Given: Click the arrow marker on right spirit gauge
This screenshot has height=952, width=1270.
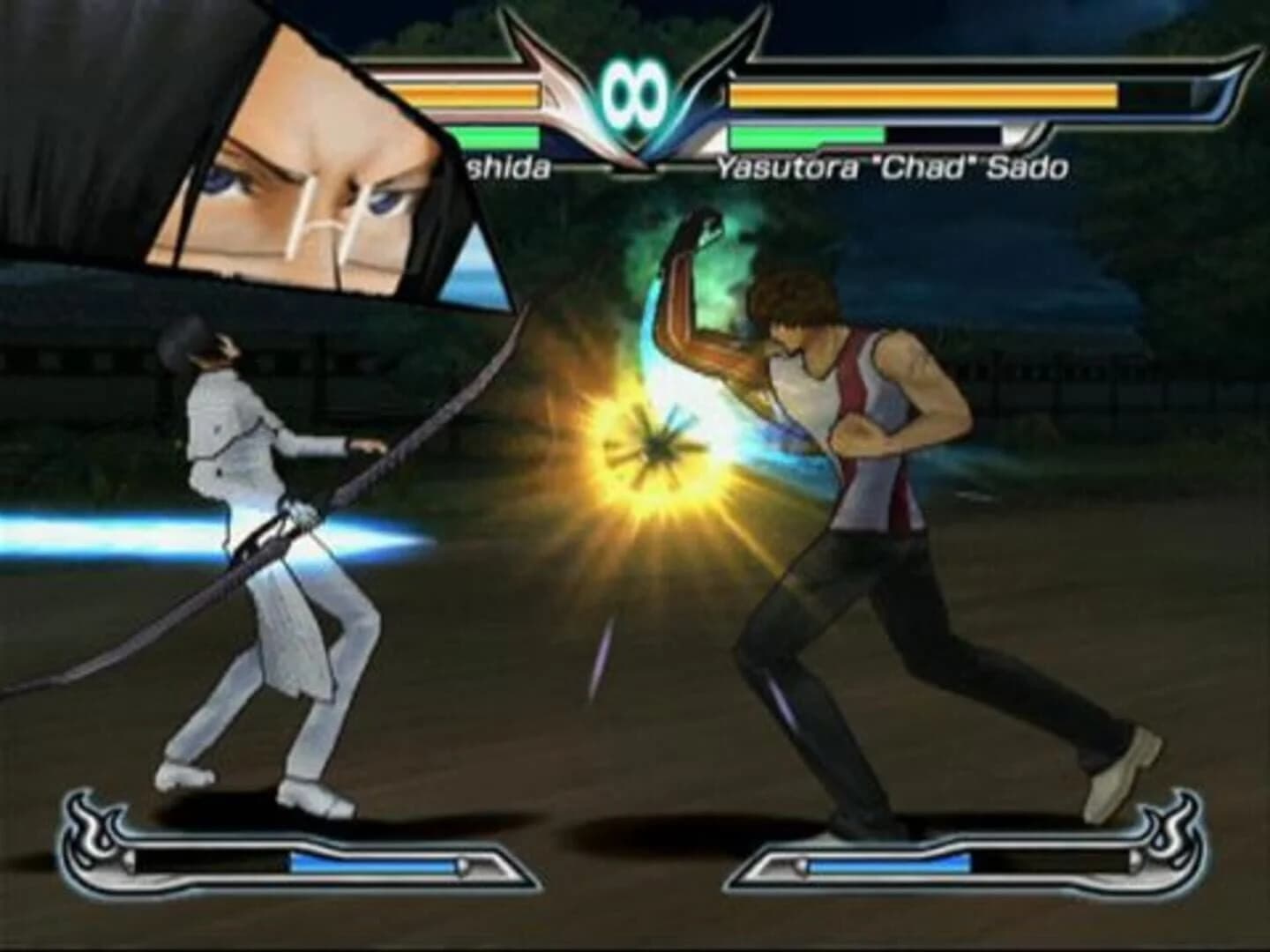Looking at the screenshot, I should [x=802, y=865].
